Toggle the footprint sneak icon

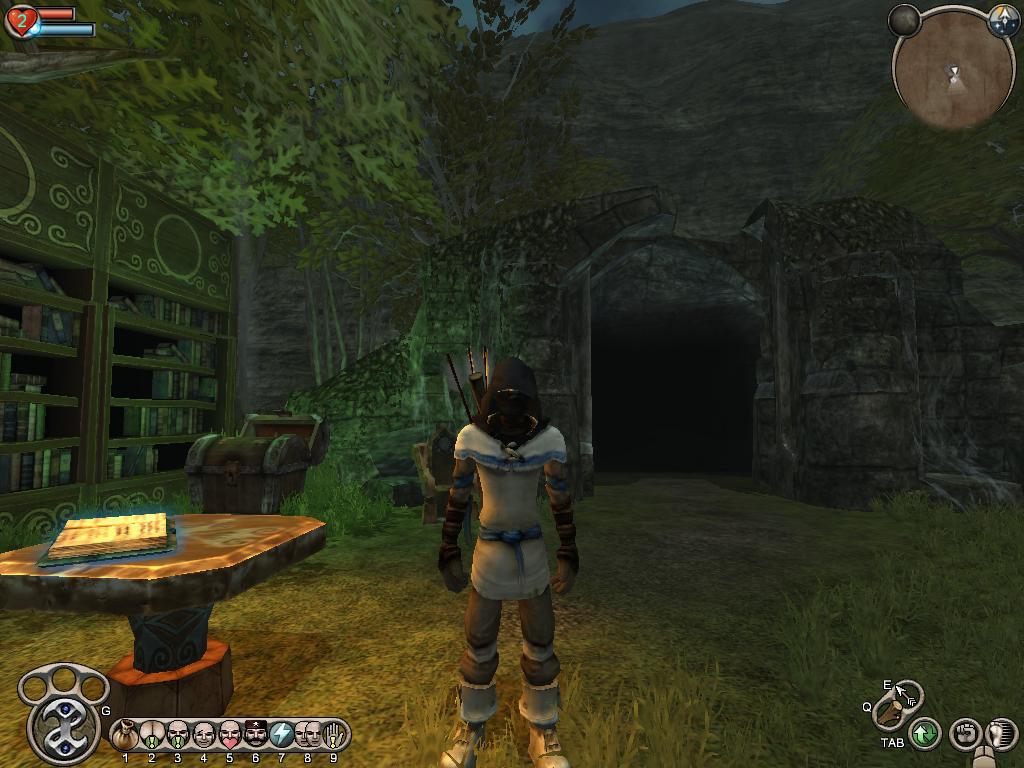[1000, 734]
